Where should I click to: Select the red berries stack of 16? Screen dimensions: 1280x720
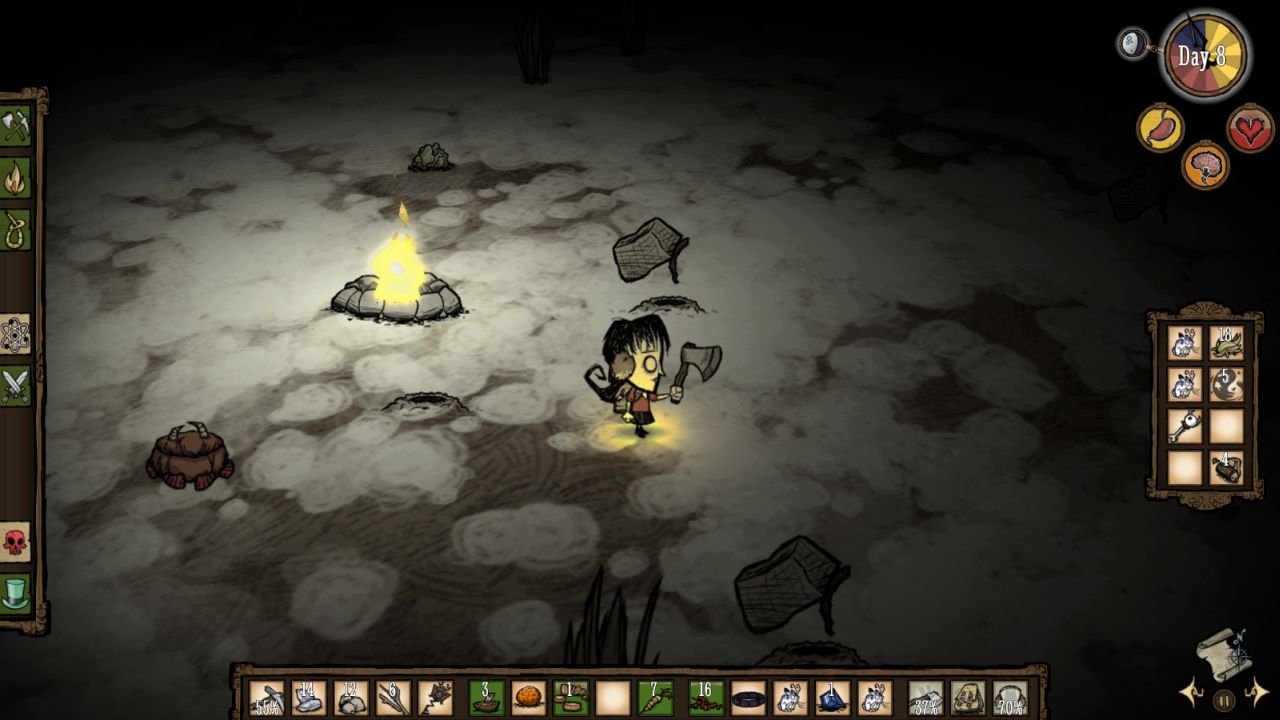point(706,698)
